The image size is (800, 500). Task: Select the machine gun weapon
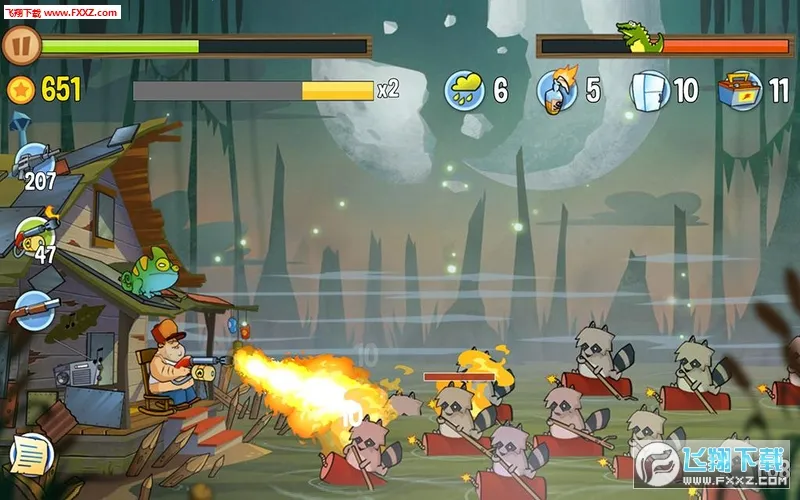click(x=34, y=160)
